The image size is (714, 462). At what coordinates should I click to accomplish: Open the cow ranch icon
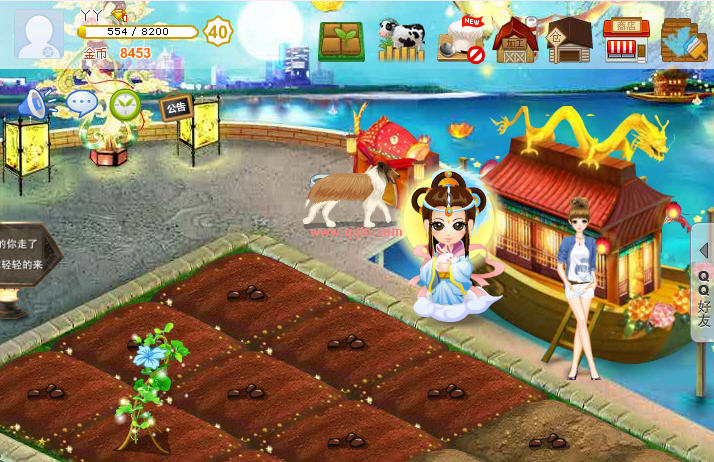pyautogui.click(x=400, y=40)
